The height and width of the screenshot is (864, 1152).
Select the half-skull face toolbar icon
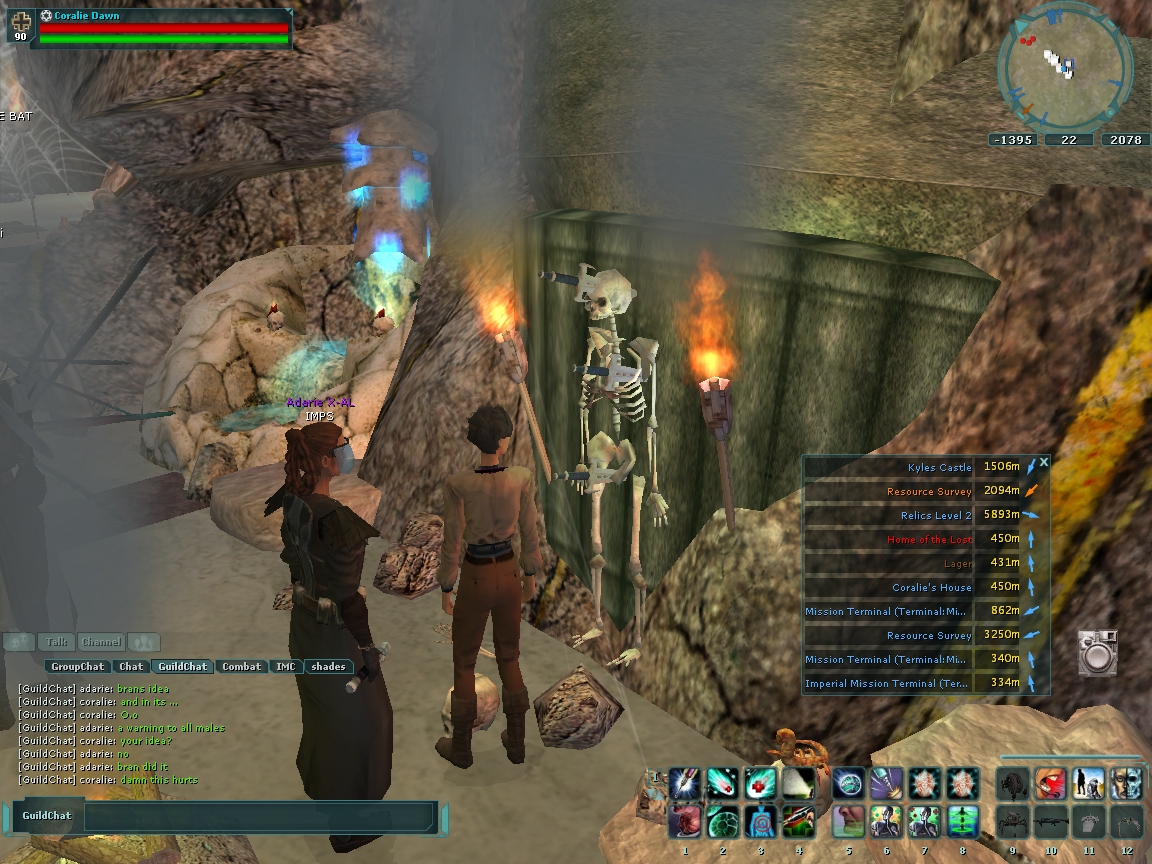pos(1126,782)
